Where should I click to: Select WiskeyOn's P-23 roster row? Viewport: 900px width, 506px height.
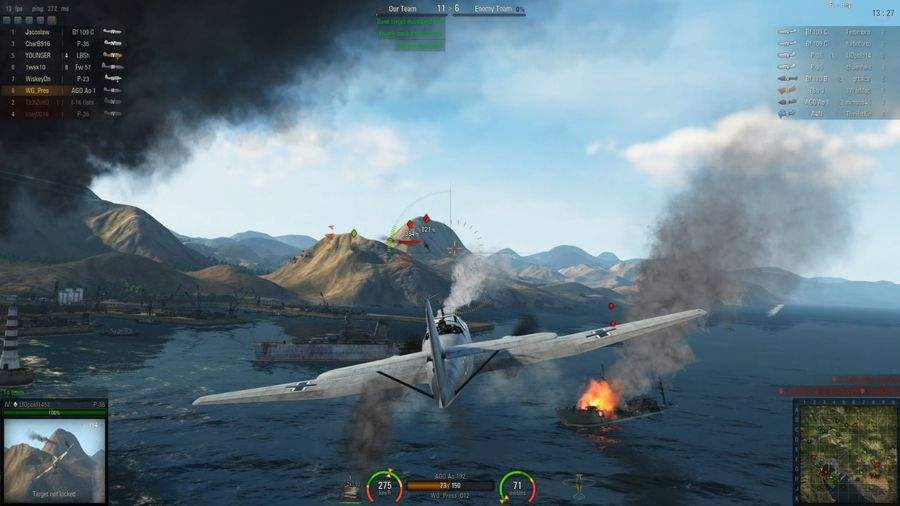(62, 79)
